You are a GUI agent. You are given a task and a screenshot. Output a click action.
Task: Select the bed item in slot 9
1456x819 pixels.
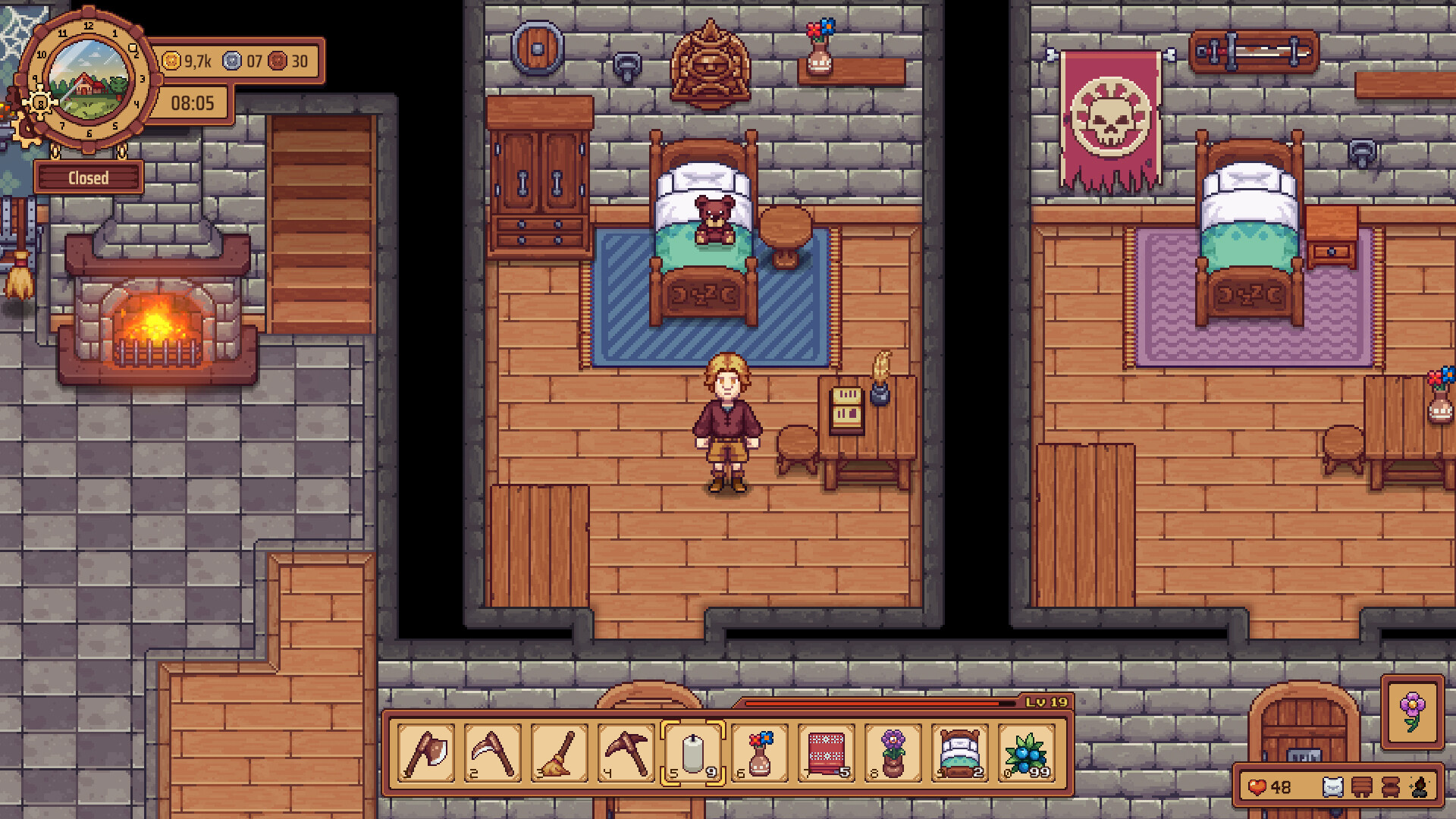click(961, 753)
